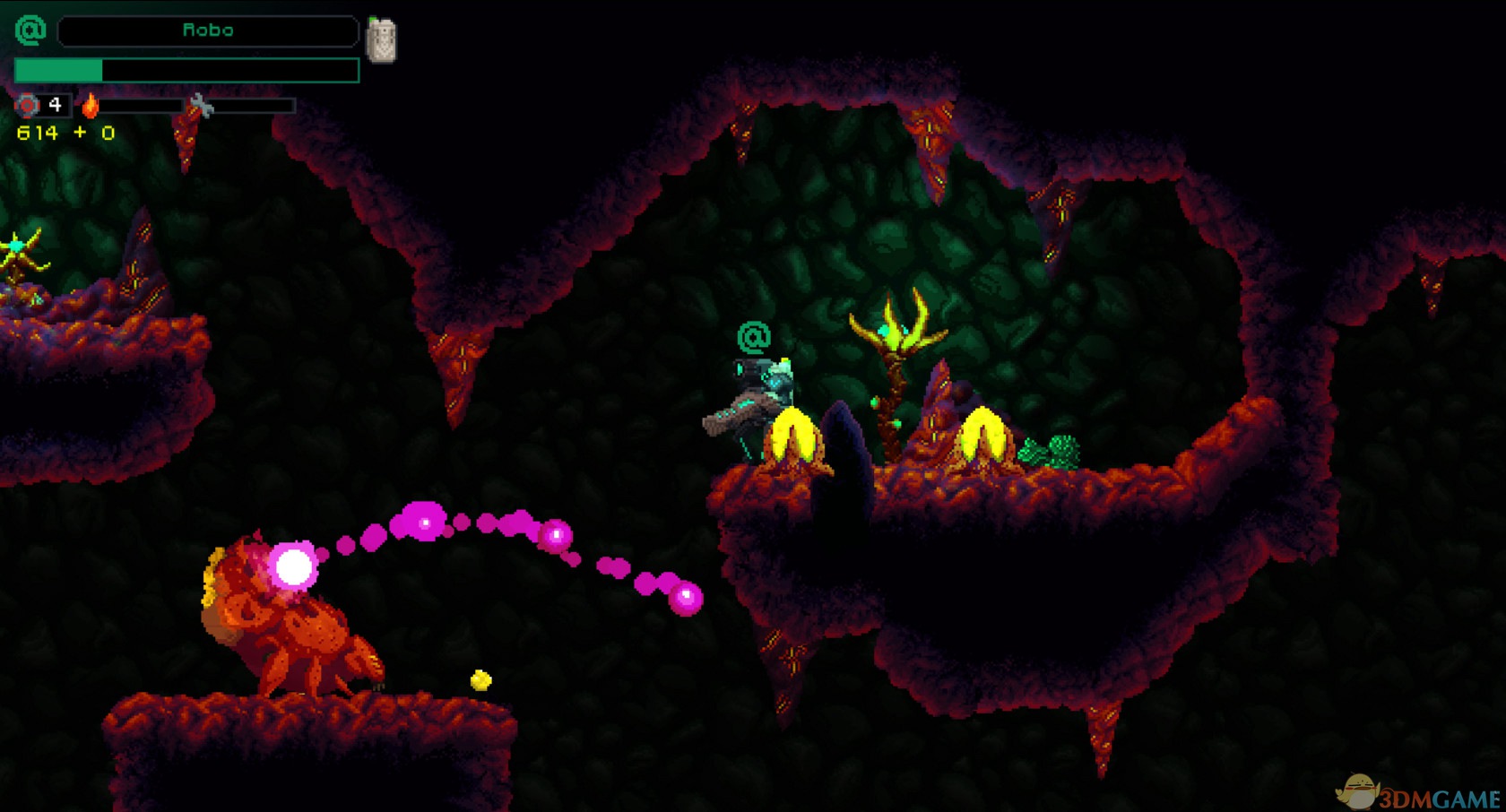
Task: Click the wrench repair gauge icon
Action: tap(202, 106)
